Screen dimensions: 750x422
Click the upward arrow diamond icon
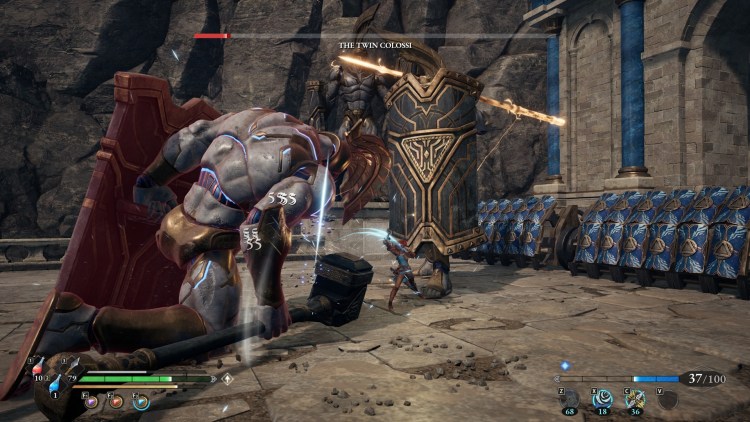pyautogui.click(x=227, y=379)
